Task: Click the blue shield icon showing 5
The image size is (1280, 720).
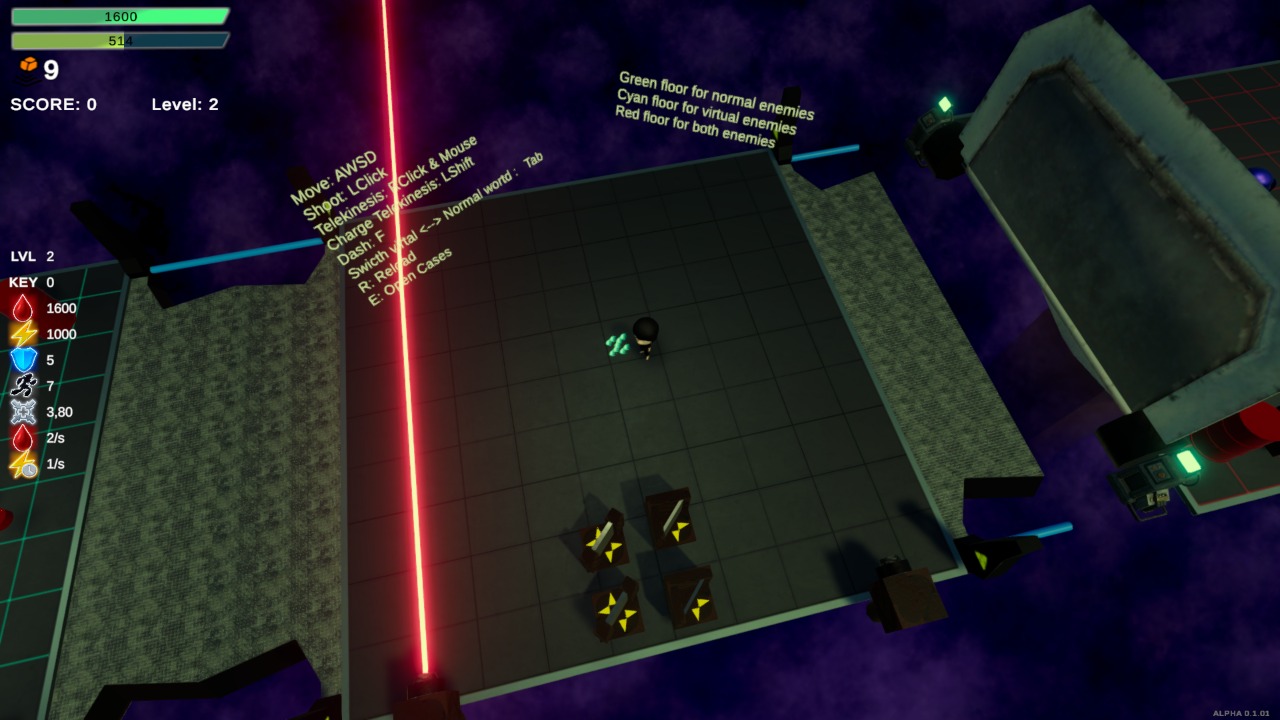Action: [x=20, y=360]
